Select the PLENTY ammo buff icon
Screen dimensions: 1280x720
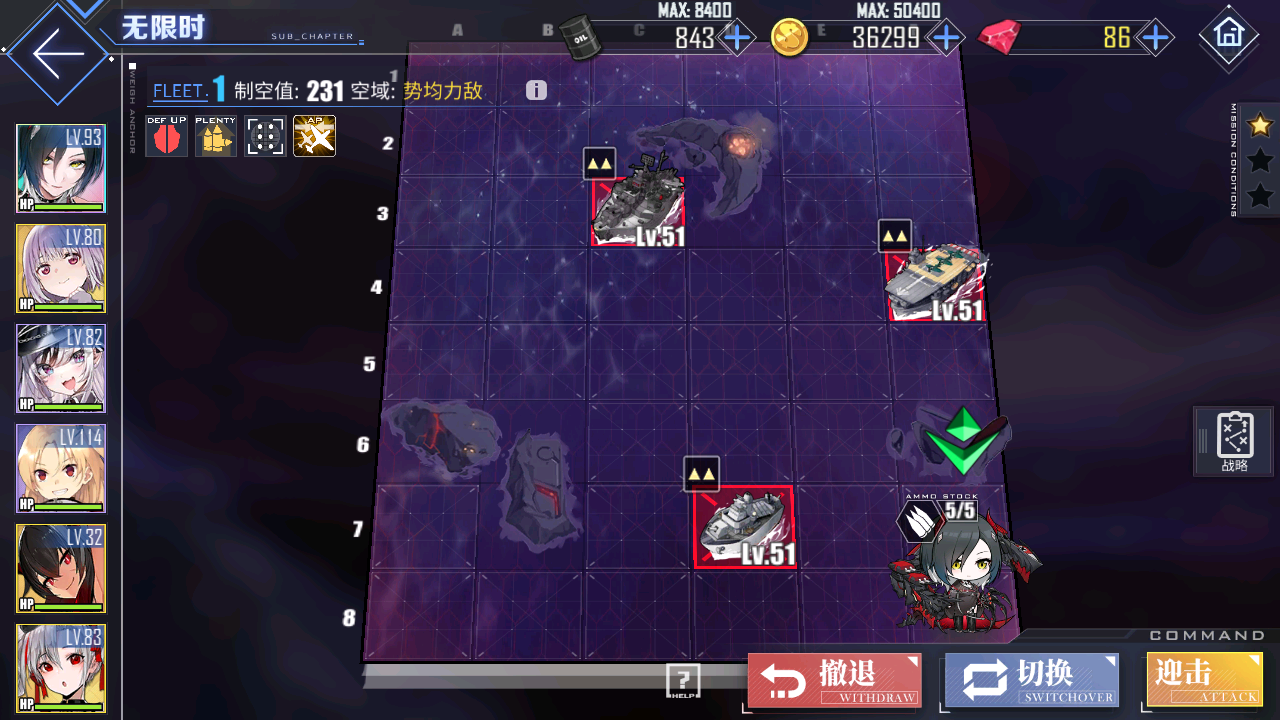[x=215, y=136]
